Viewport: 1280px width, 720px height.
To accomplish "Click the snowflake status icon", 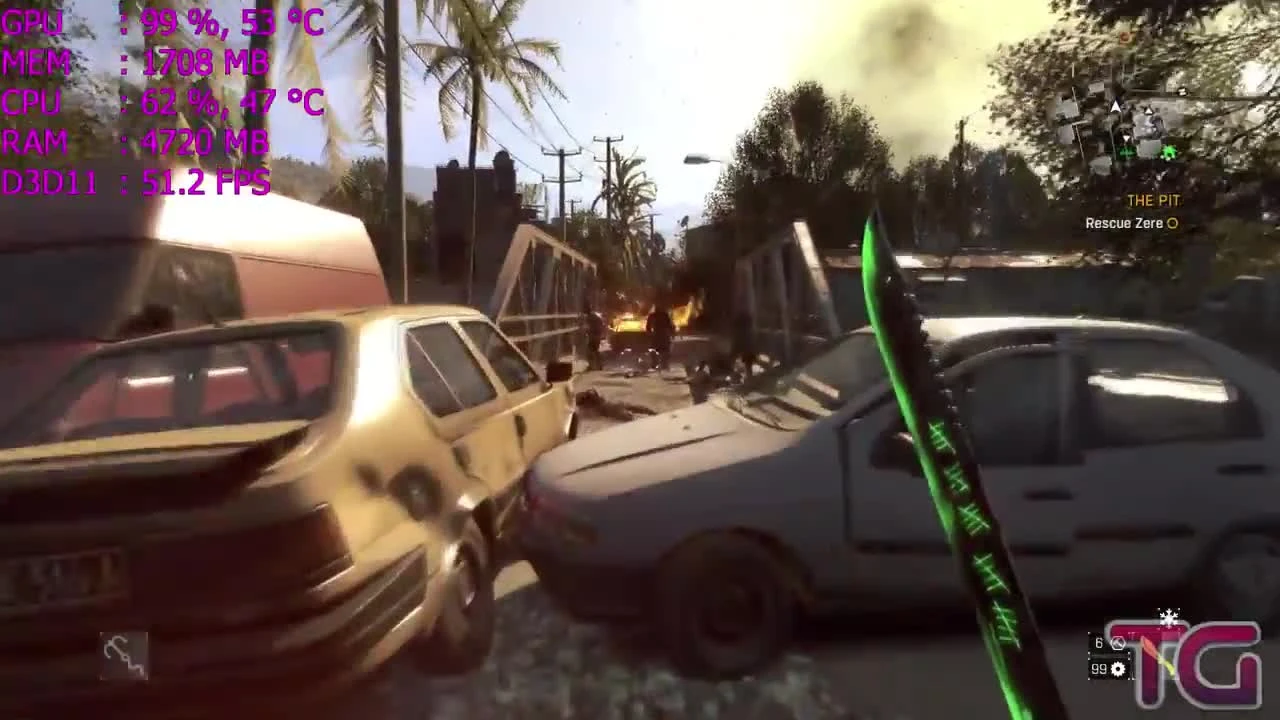I will pos(1169,616).
